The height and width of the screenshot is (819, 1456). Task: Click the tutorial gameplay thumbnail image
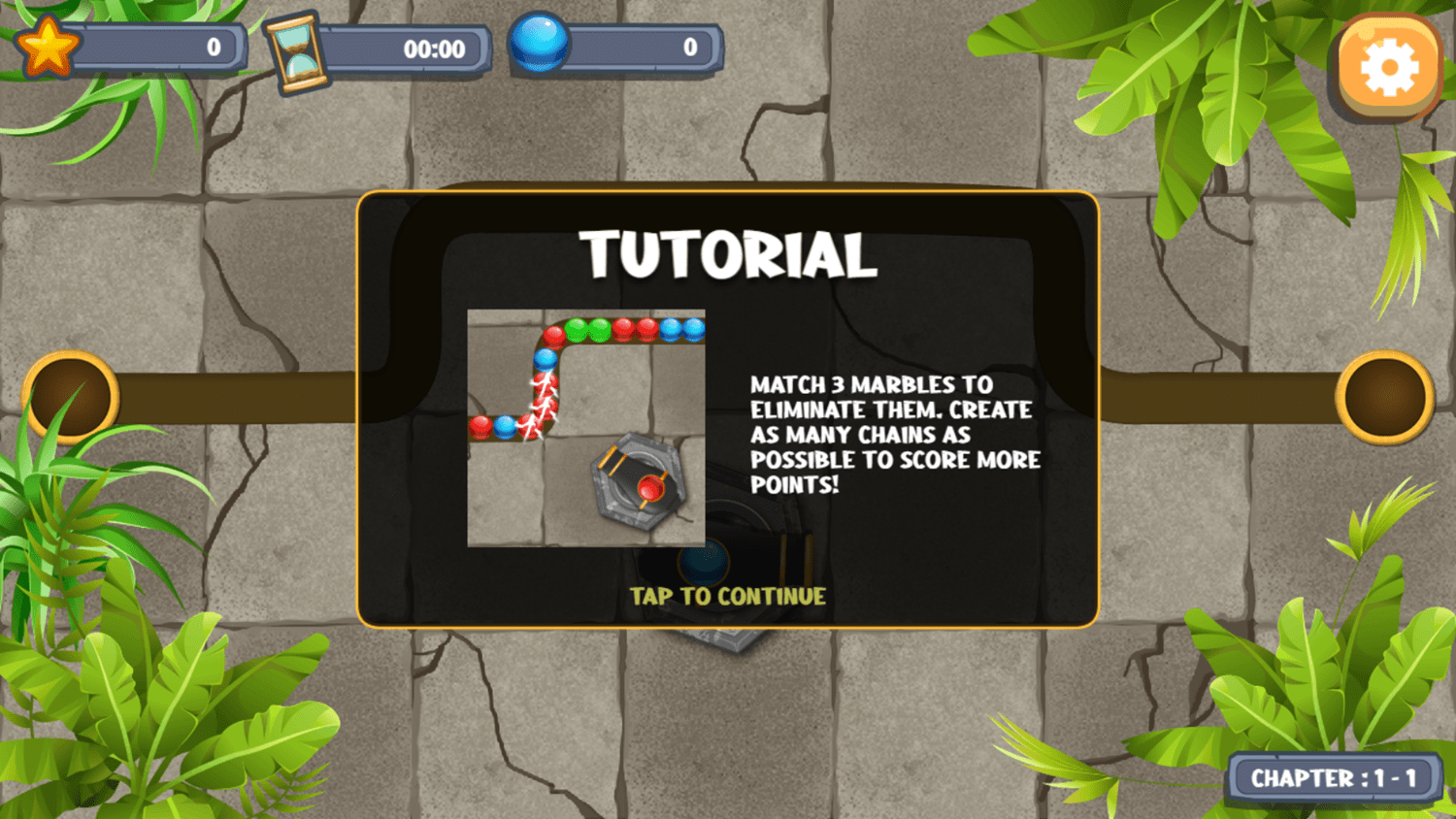coord(585,427)
